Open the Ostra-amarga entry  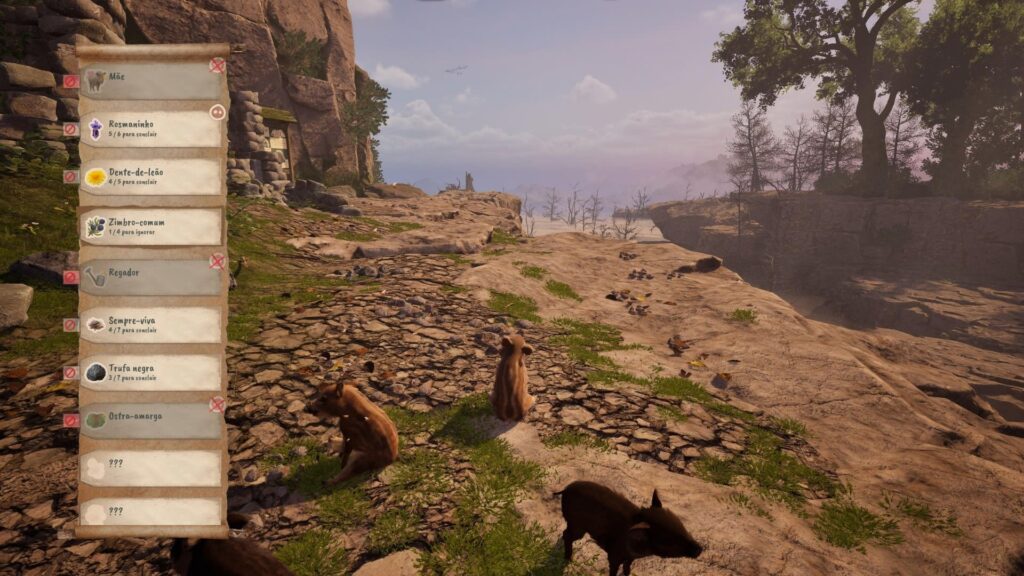click(x=150, y=420)
